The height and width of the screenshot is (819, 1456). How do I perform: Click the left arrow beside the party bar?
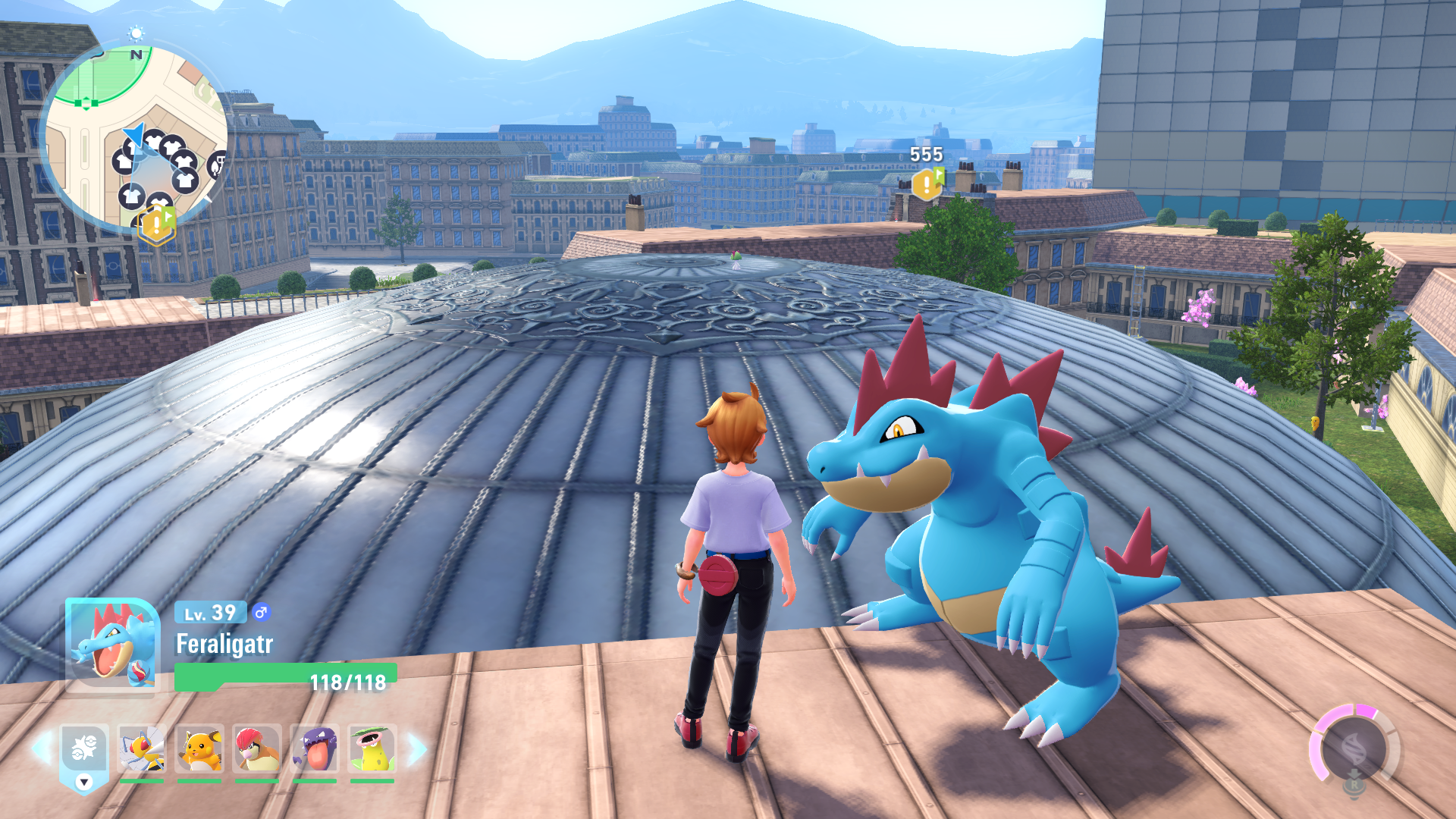click(x=41, y=748)
